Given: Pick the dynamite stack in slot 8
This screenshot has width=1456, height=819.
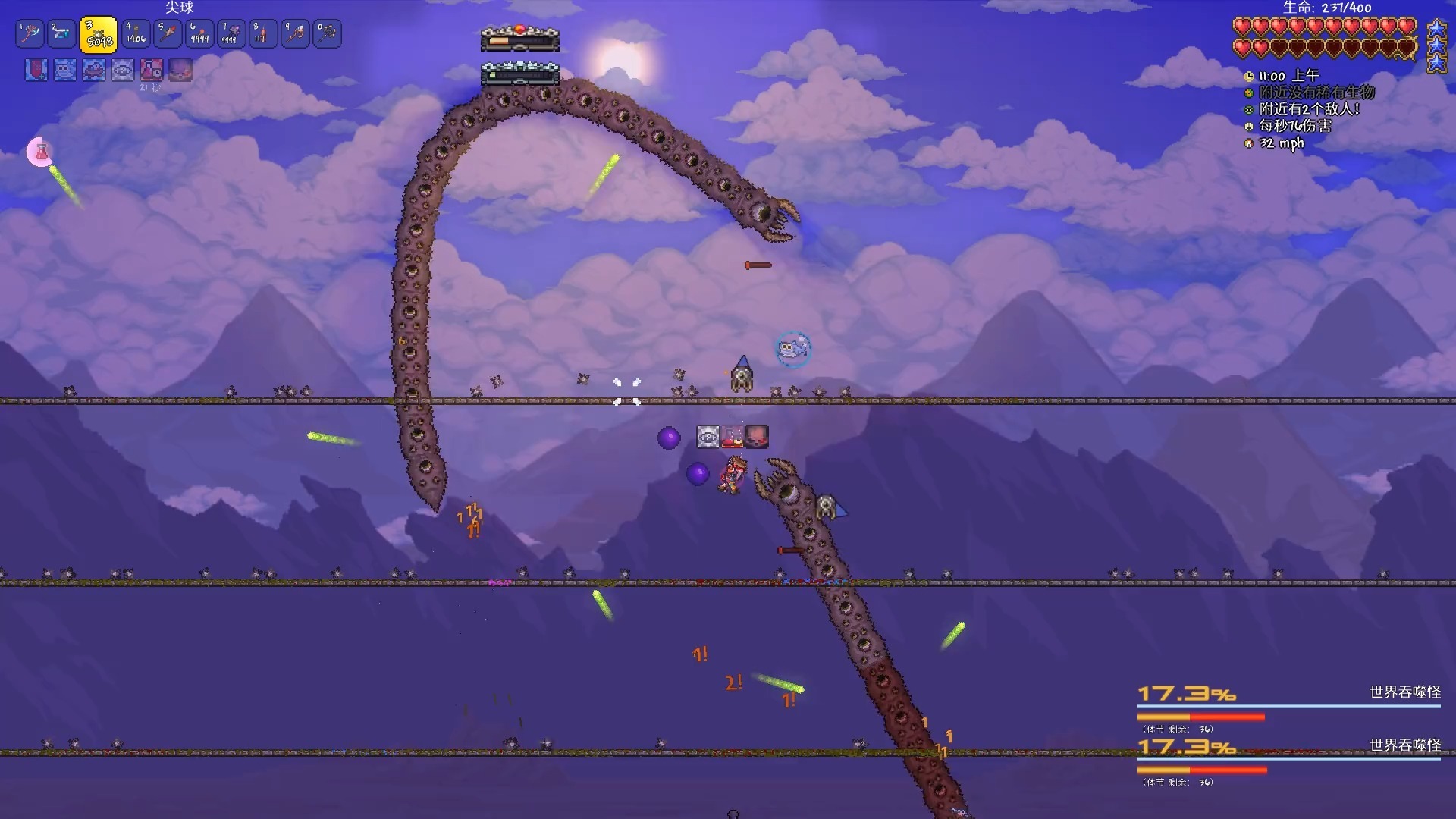Looking at the screenshot, I should point(263,33).
